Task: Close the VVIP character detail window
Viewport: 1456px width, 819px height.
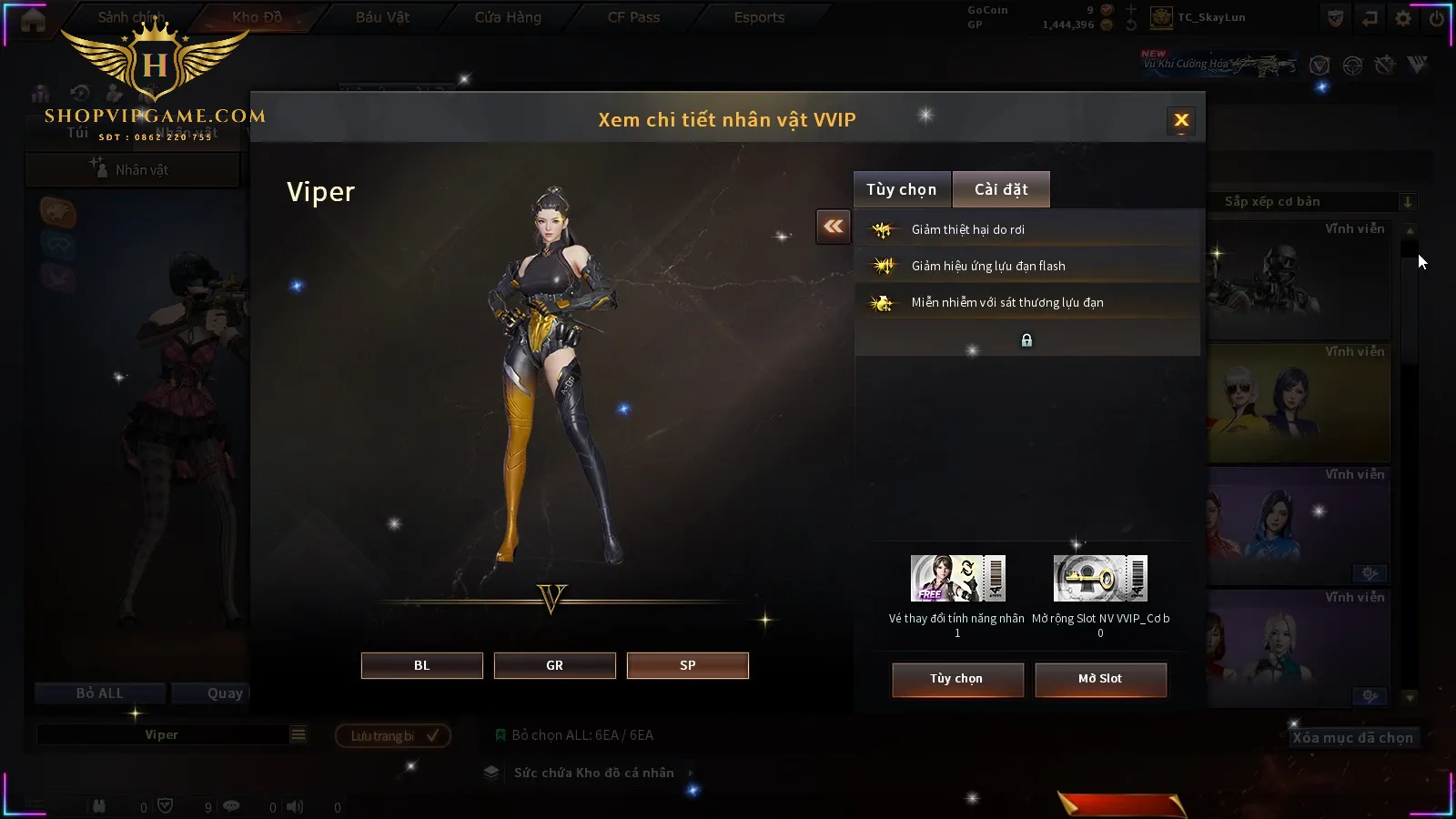Action: pos(1181,120)
